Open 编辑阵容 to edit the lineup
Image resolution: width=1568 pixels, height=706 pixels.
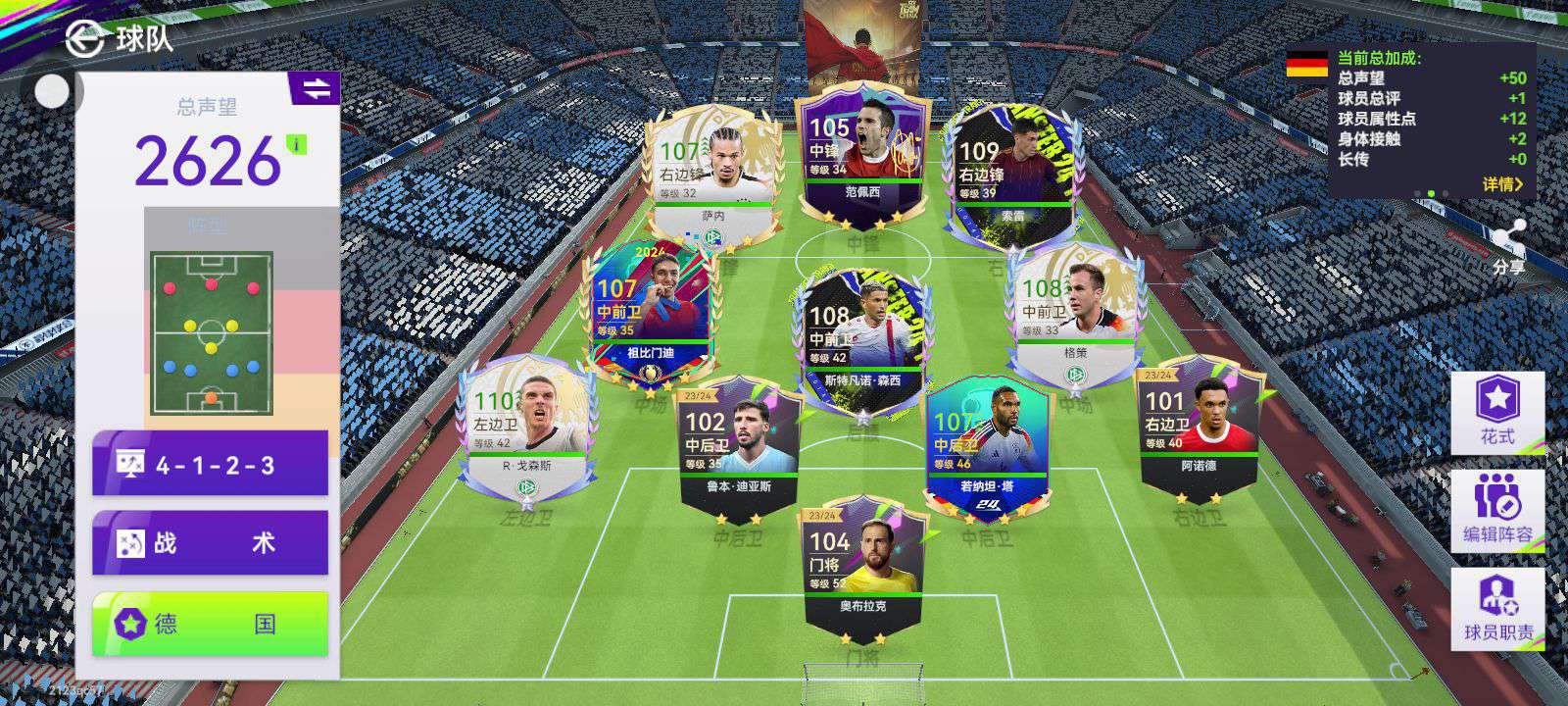tap(1496, 510)
